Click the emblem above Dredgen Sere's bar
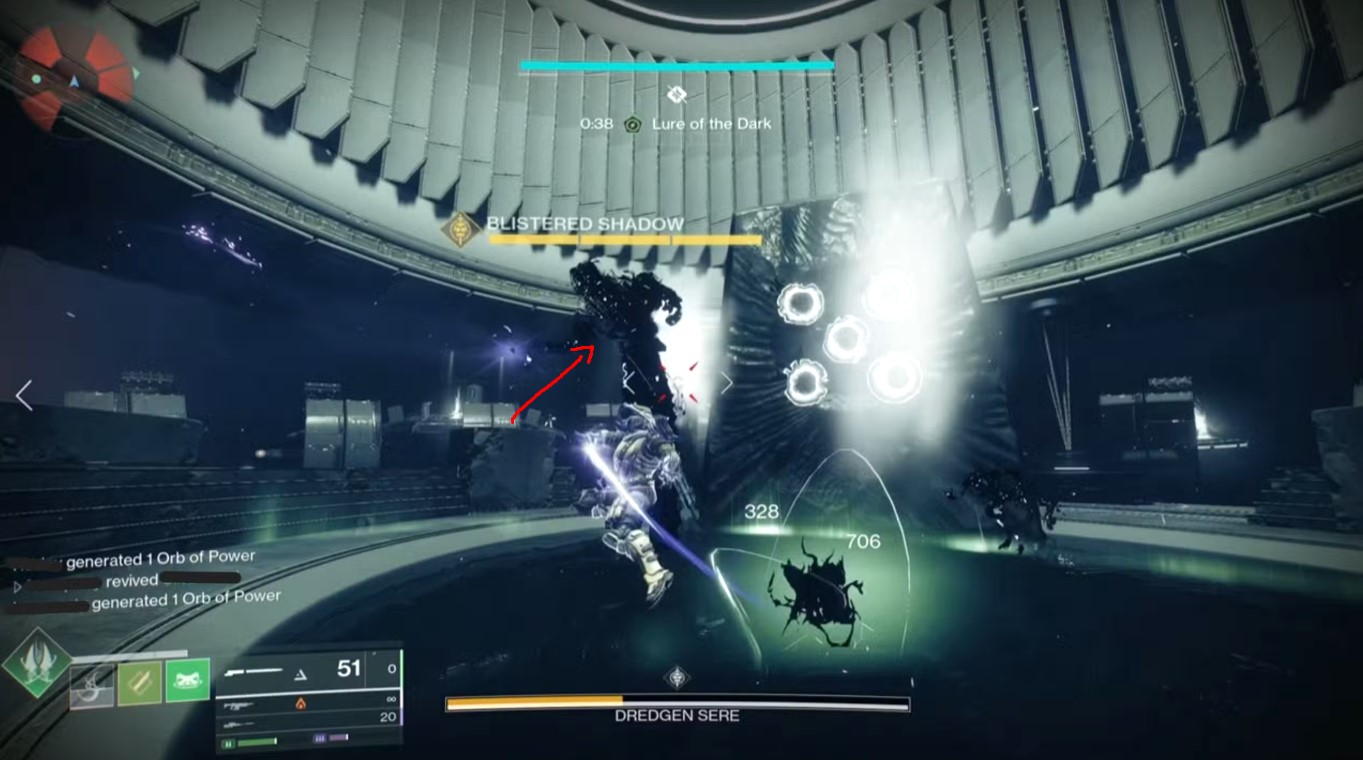The height and width of the screenshot is (760, 1363). 678,677
